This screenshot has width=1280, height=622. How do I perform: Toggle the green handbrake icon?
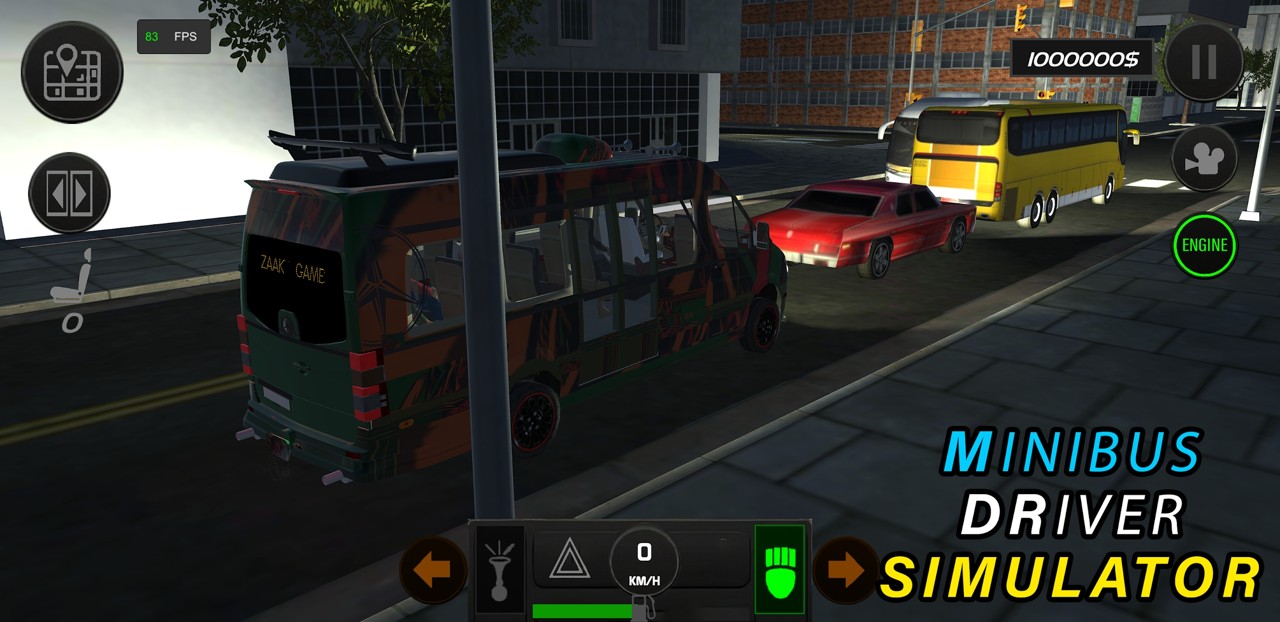click(x=779, y=568)
